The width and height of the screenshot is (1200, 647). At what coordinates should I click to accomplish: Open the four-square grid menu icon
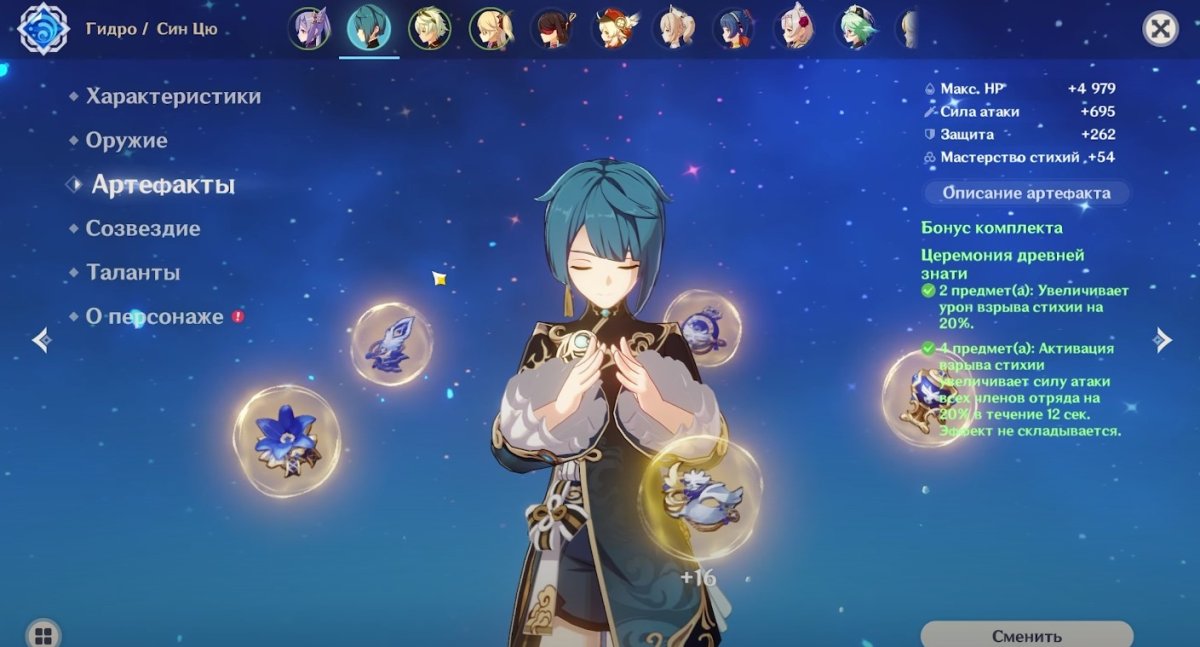coord(42,635)
